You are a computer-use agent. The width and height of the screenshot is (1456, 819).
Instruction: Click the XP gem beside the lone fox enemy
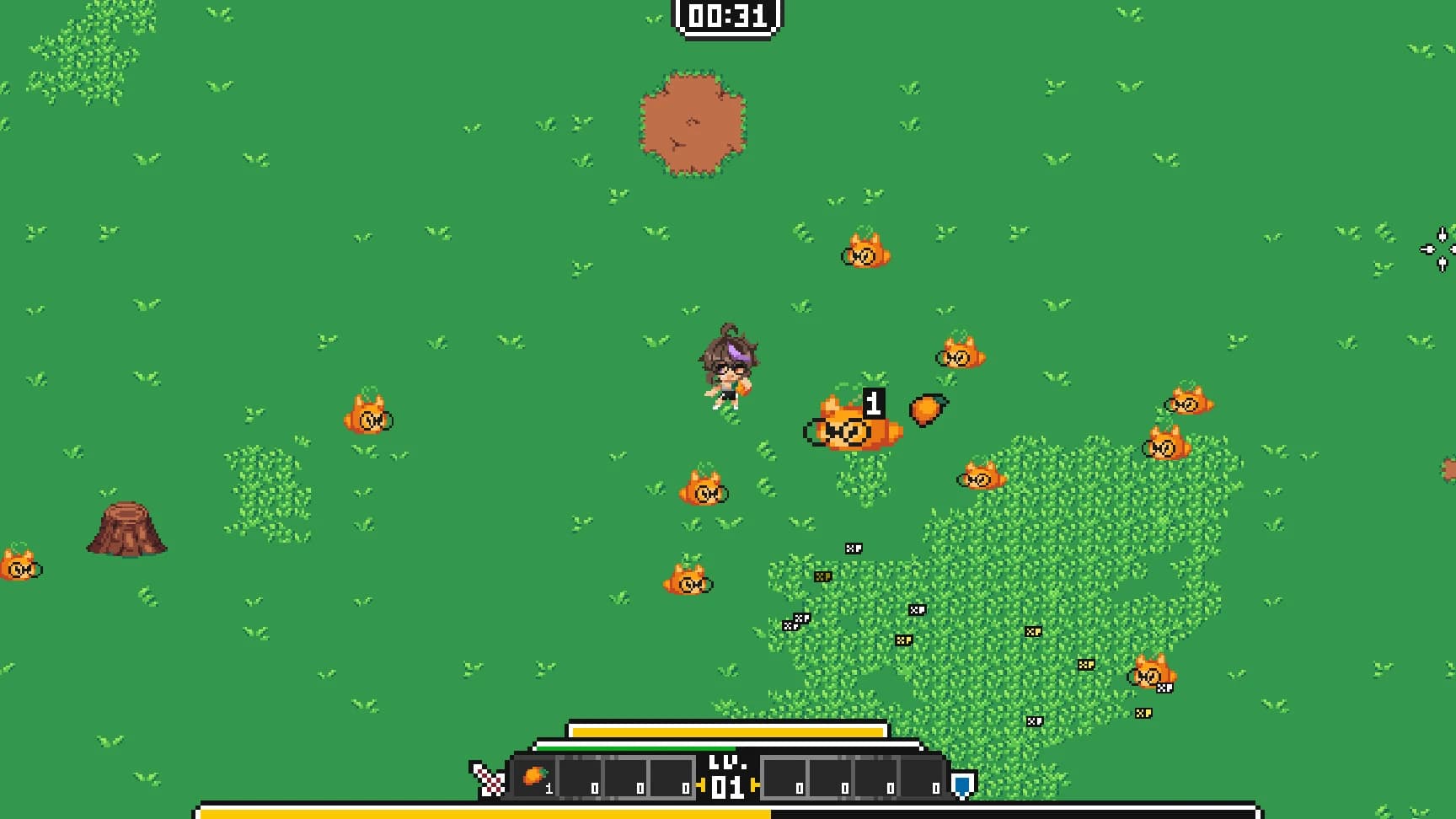point(1165,687)
